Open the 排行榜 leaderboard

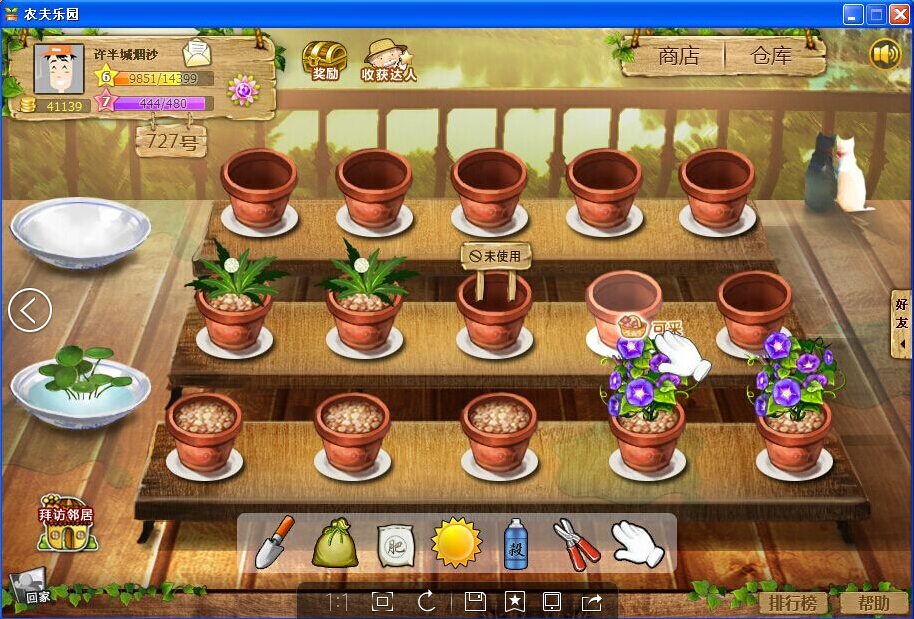(x=793, y=603)
